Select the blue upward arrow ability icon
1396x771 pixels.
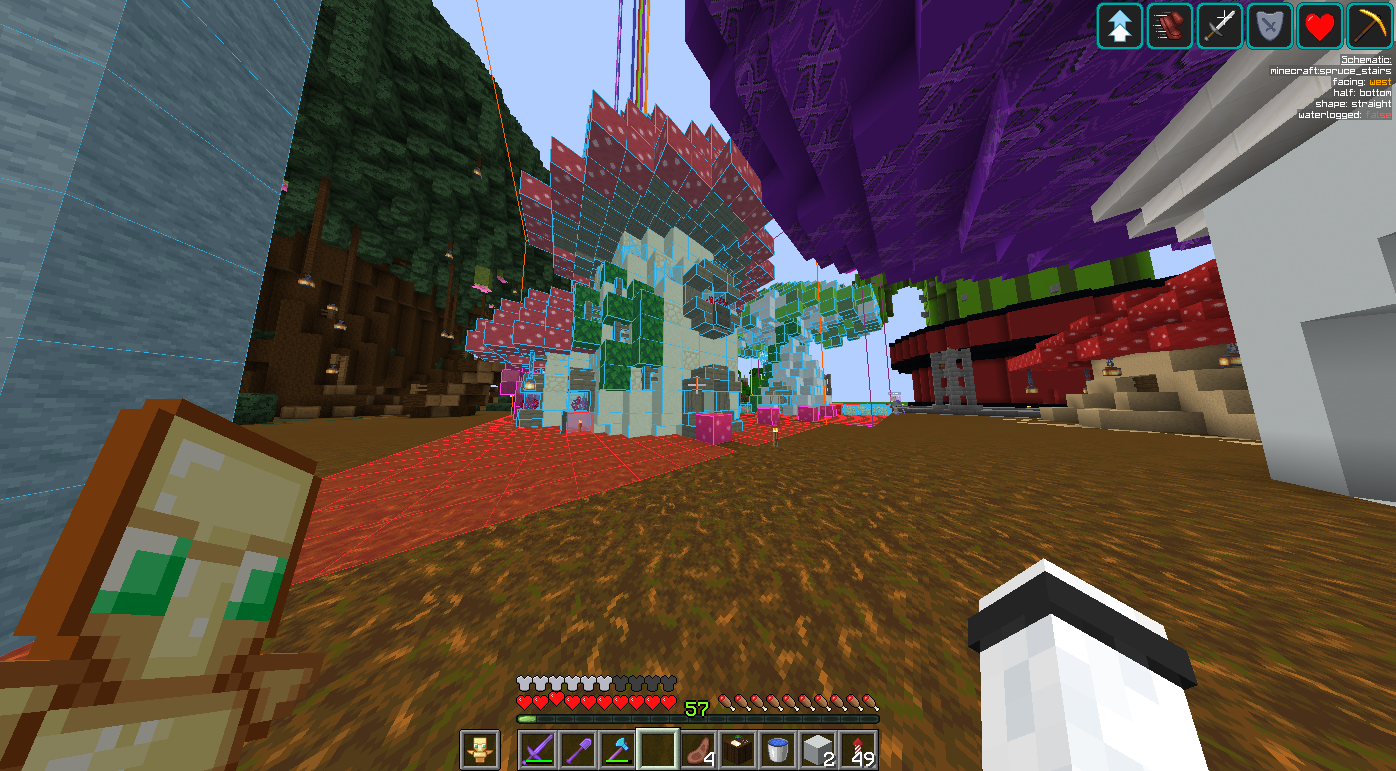point(1119,27)
